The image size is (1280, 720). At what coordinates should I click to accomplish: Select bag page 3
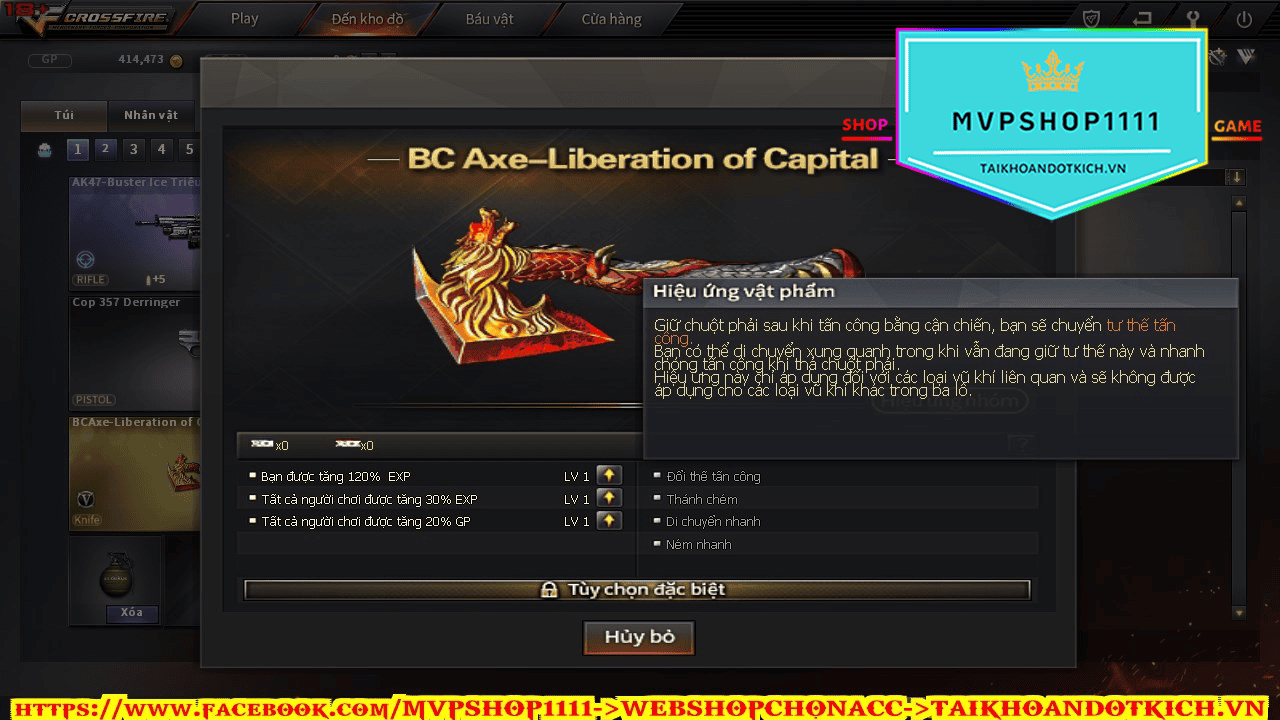(133, 150)
